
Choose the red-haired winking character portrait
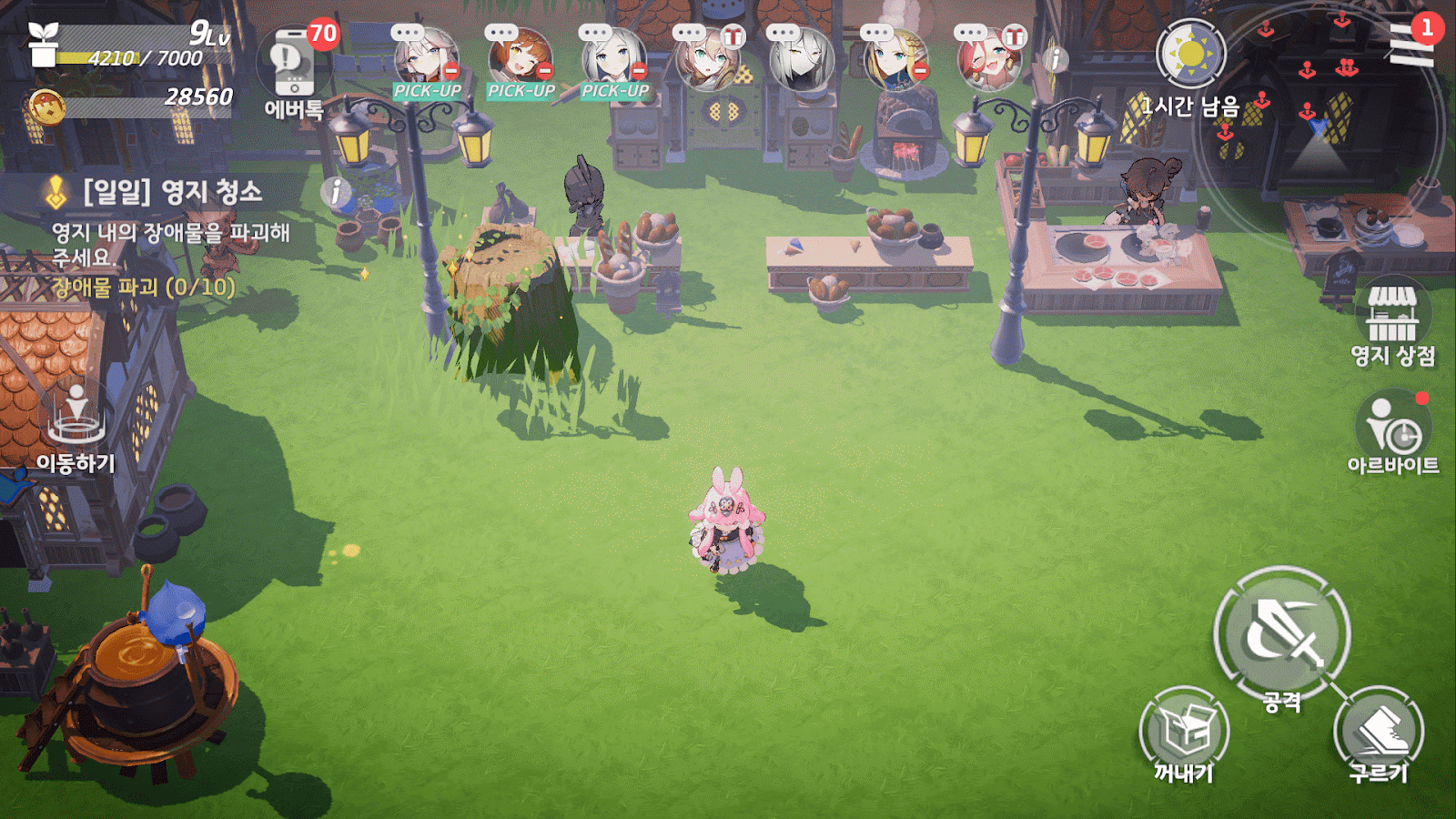pyautogui.click(x=989, y=61)
